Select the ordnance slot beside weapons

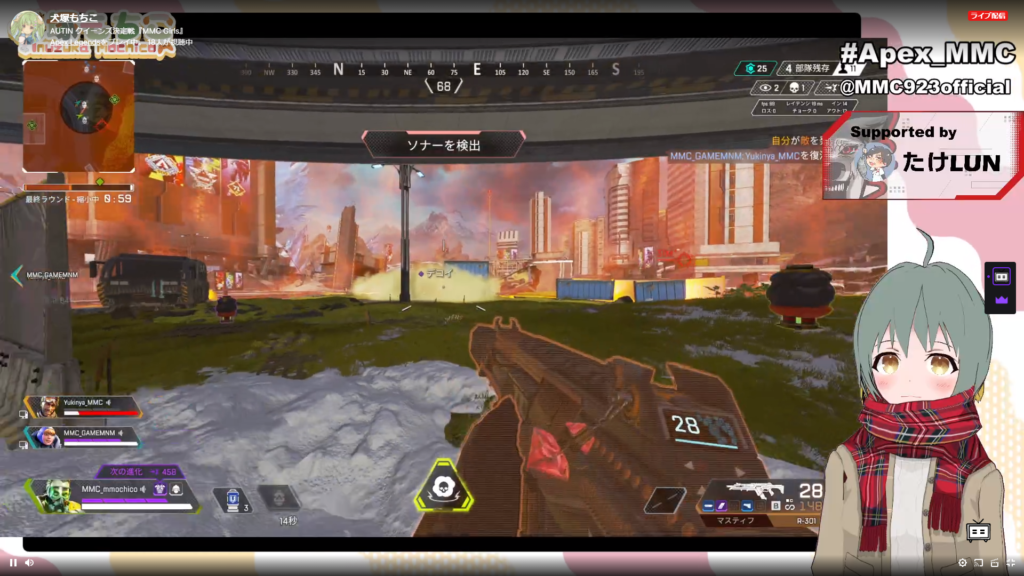665,499
